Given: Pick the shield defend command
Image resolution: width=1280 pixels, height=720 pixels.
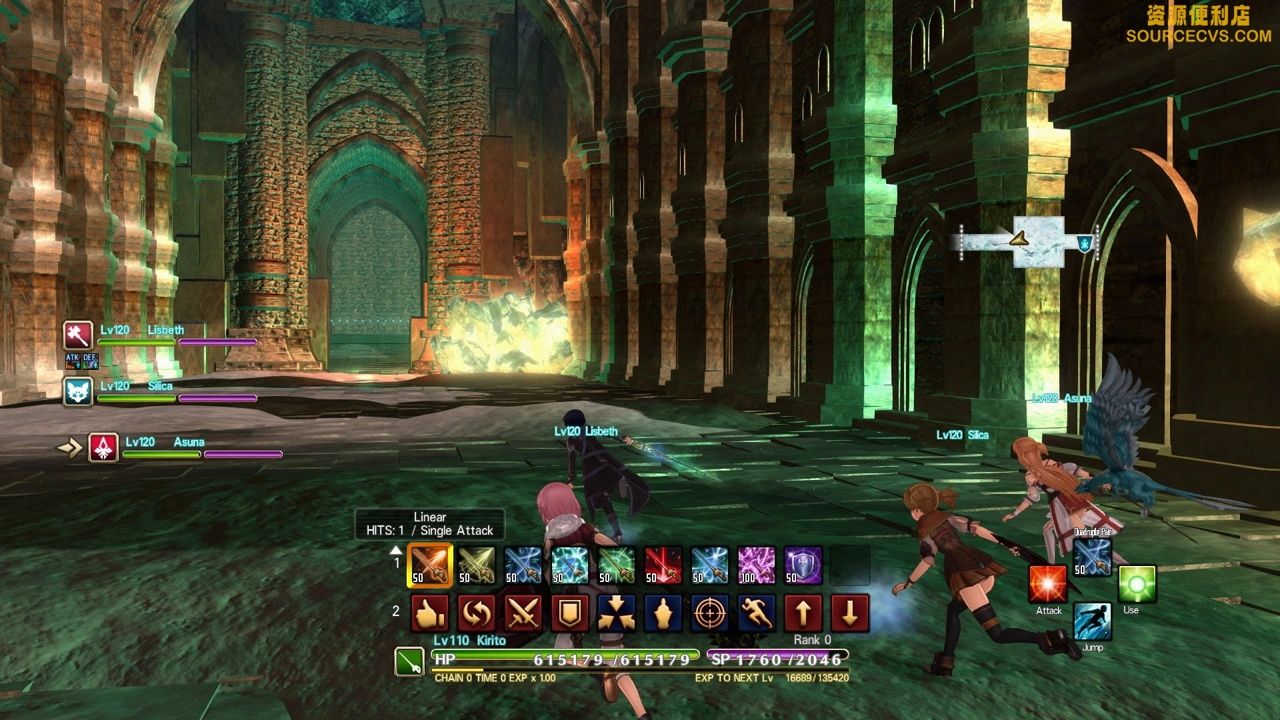Looking at the screenshot, I should click(570, 613).
